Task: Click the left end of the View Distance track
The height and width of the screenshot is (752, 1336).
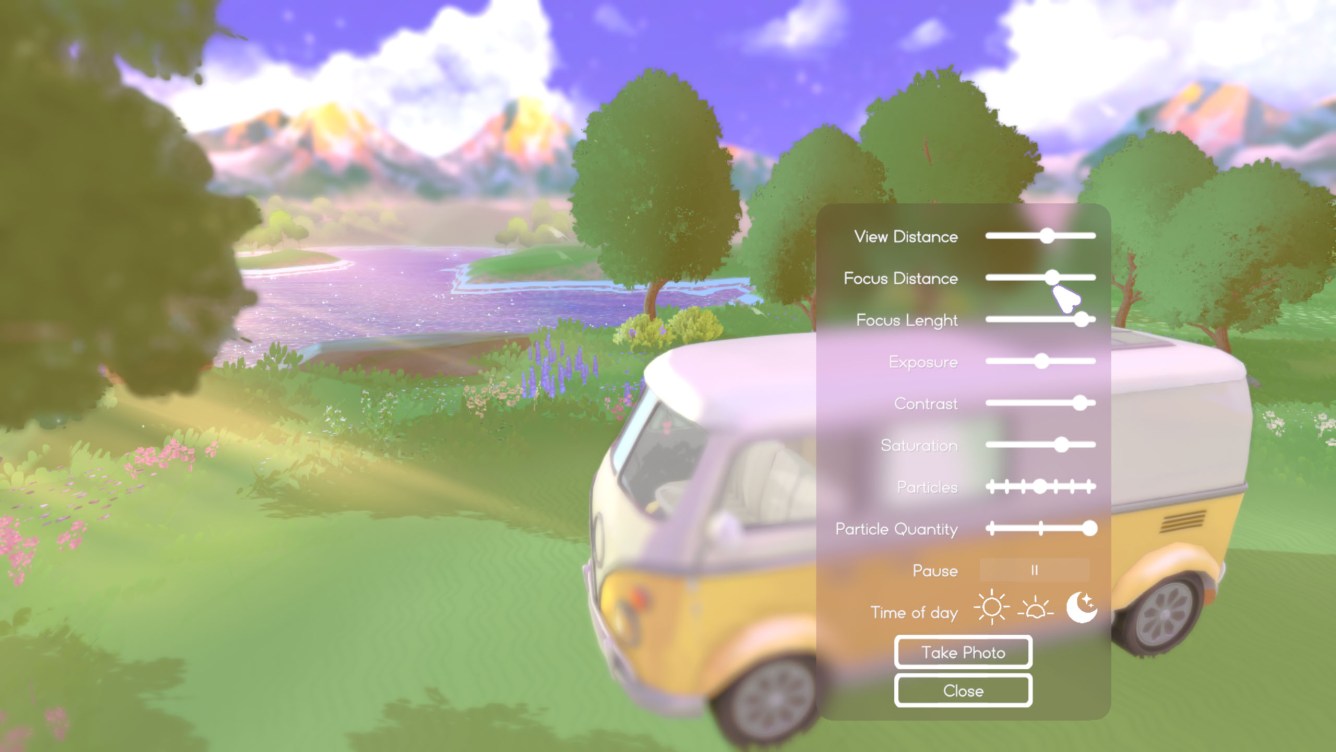Action: coord(990,236)
